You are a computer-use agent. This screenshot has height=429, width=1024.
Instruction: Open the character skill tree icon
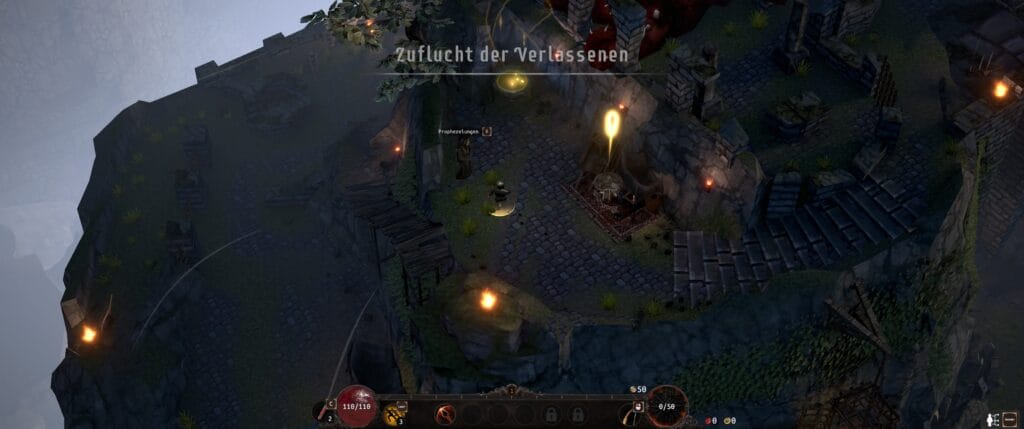[x=992, y=420]
